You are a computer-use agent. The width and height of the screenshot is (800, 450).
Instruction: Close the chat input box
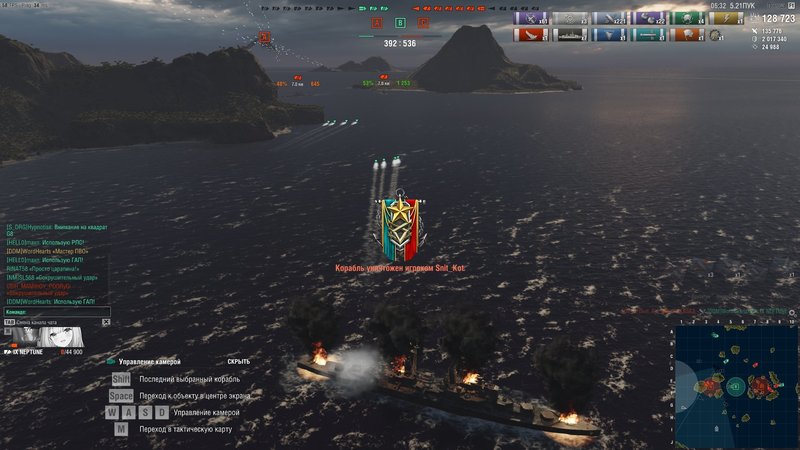point(105,323)
